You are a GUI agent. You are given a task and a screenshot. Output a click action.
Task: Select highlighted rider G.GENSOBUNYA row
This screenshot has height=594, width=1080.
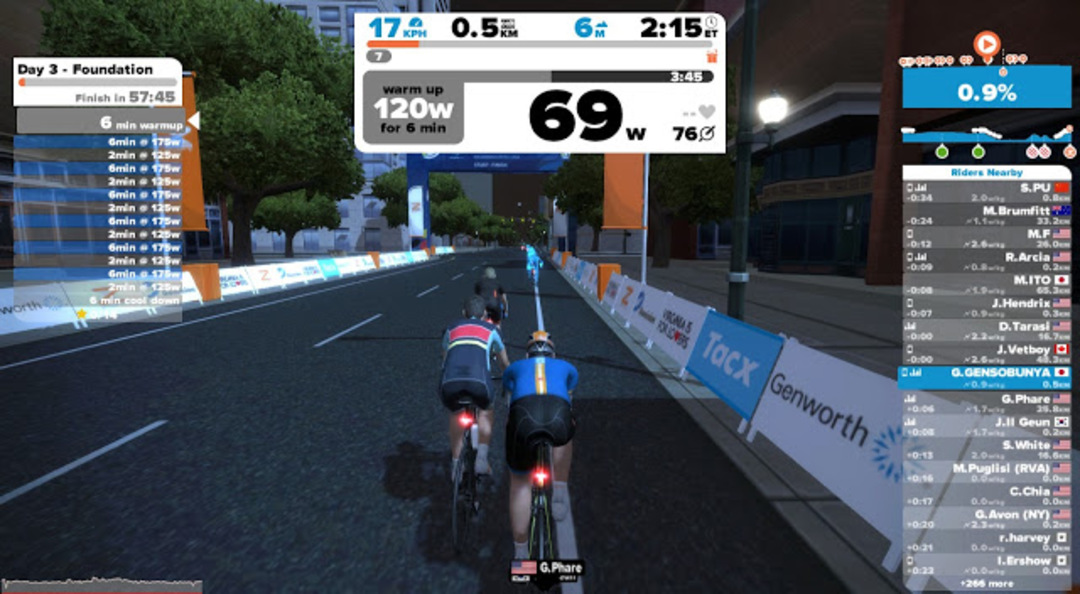(x=986, y=377)
